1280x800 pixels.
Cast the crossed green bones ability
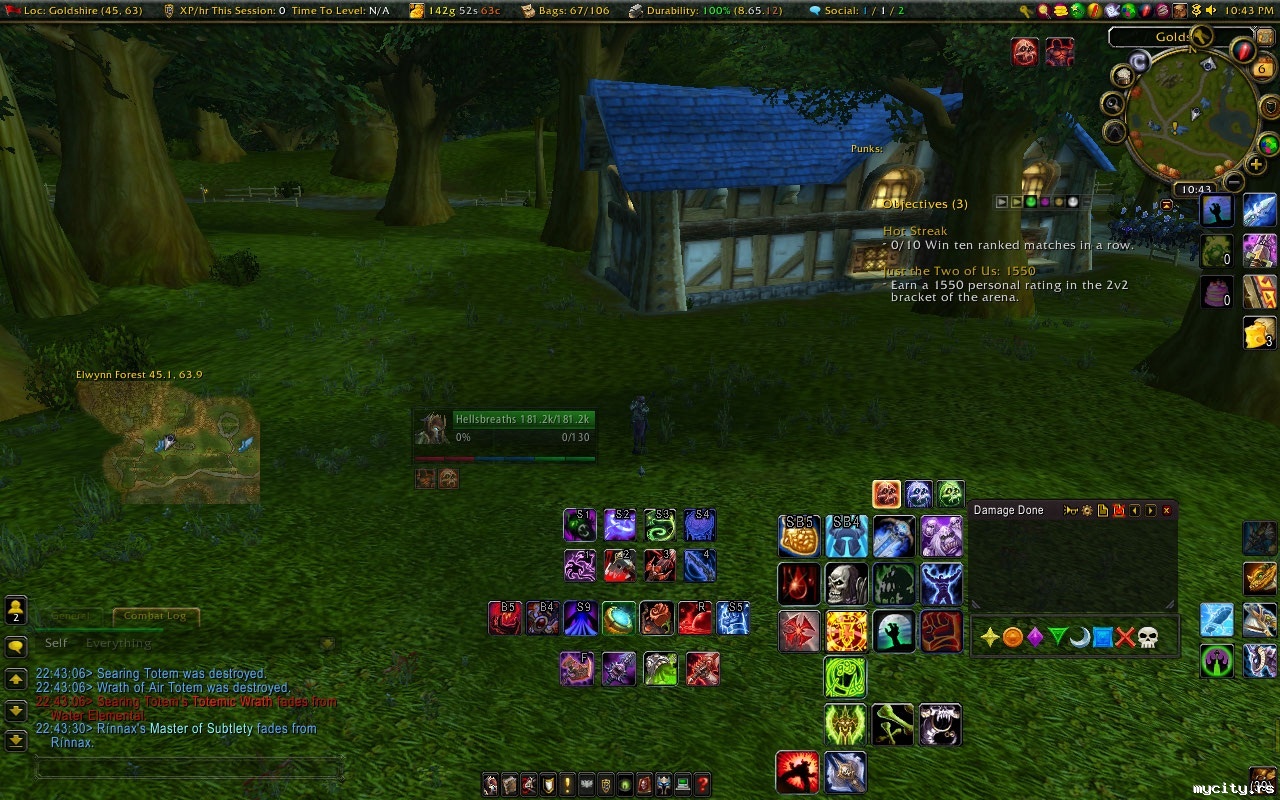click(893, 725)
